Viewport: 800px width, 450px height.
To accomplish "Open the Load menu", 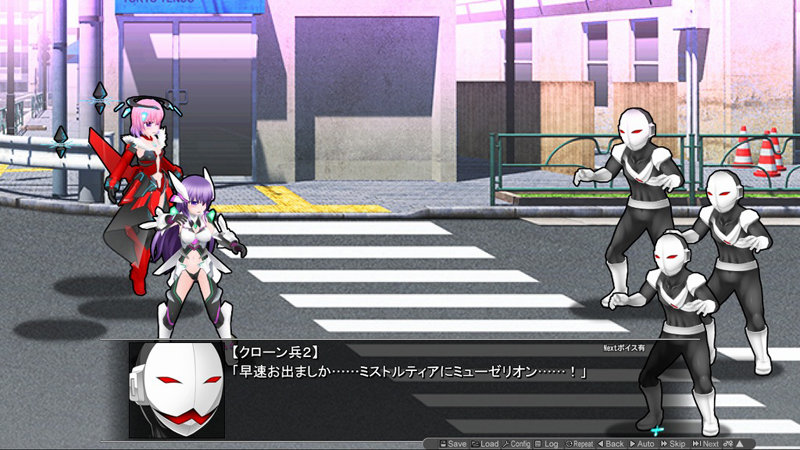I will [485, 443].
